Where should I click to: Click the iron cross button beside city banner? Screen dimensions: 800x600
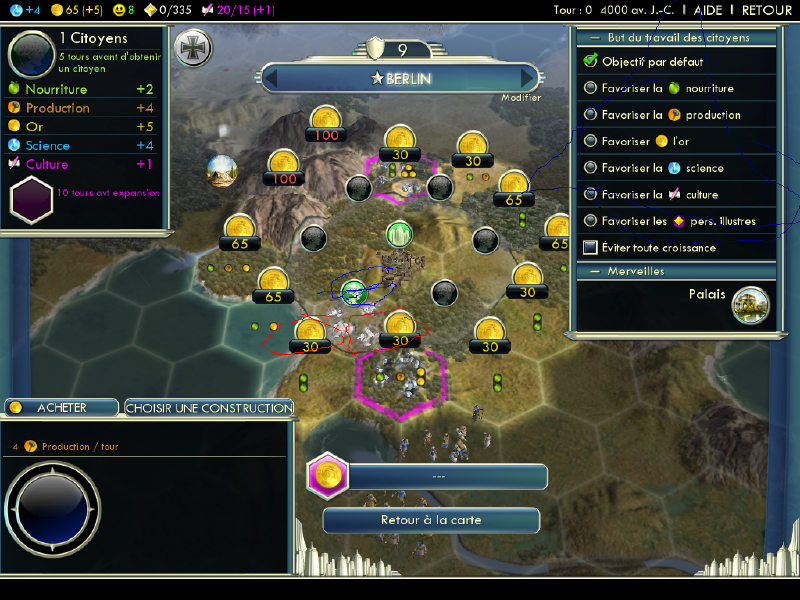pos(192,48)
